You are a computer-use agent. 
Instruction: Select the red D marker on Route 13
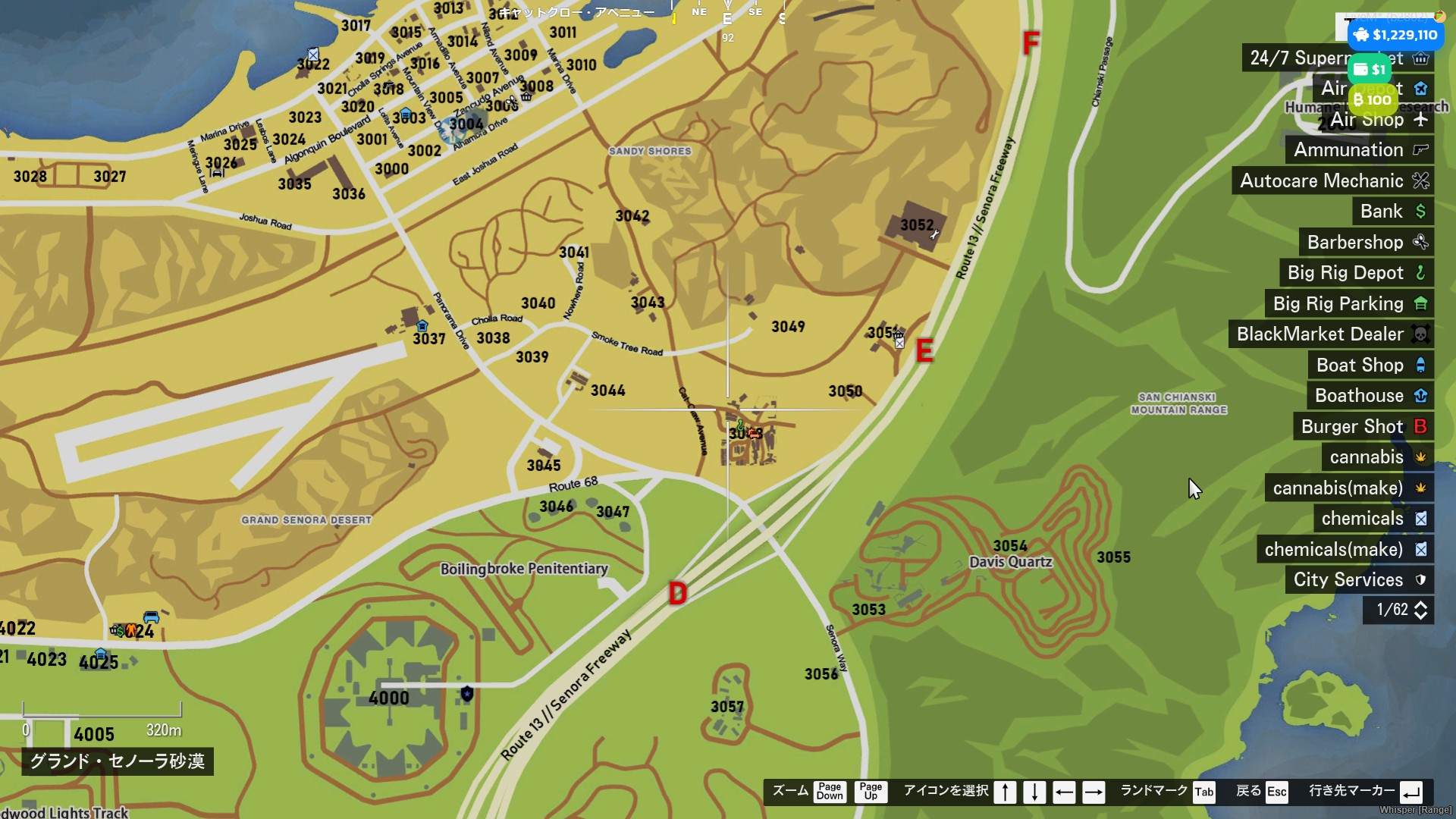678,594
